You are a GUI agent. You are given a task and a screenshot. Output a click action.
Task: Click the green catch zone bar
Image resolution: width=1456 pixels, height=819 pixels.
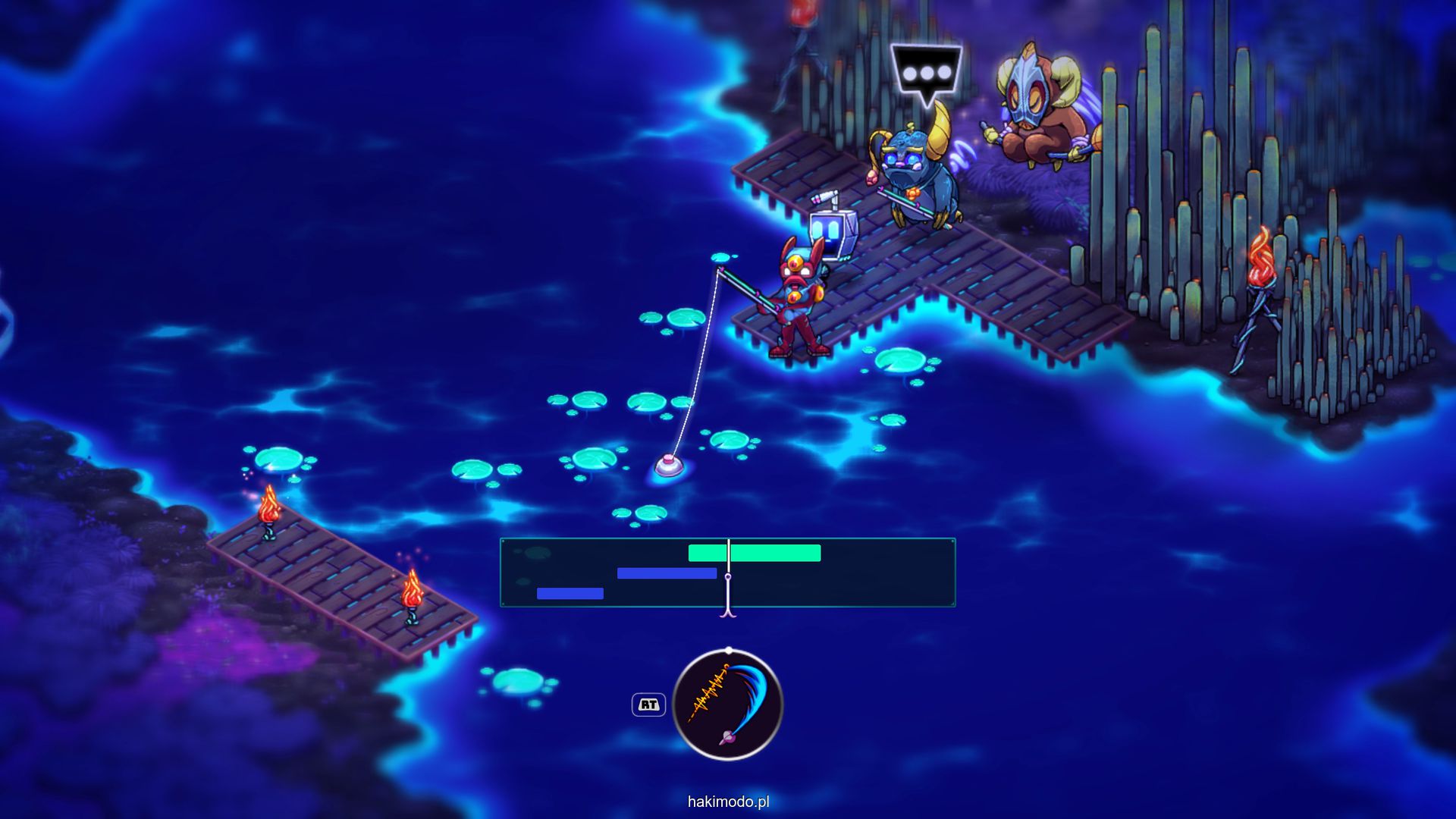pos(754,554)
